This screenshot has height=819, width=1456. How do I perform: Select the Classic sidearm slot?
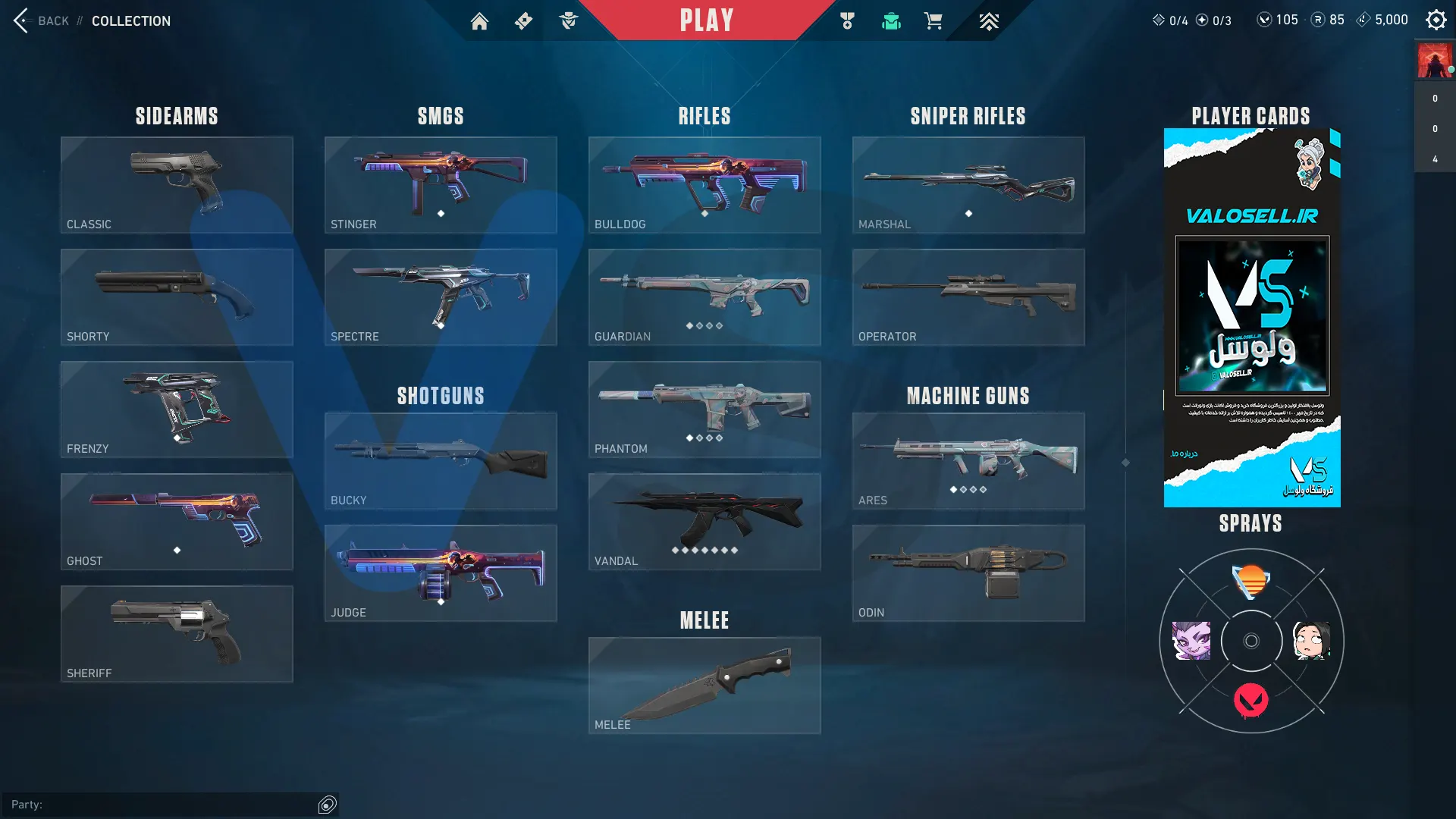coord(177,184)
